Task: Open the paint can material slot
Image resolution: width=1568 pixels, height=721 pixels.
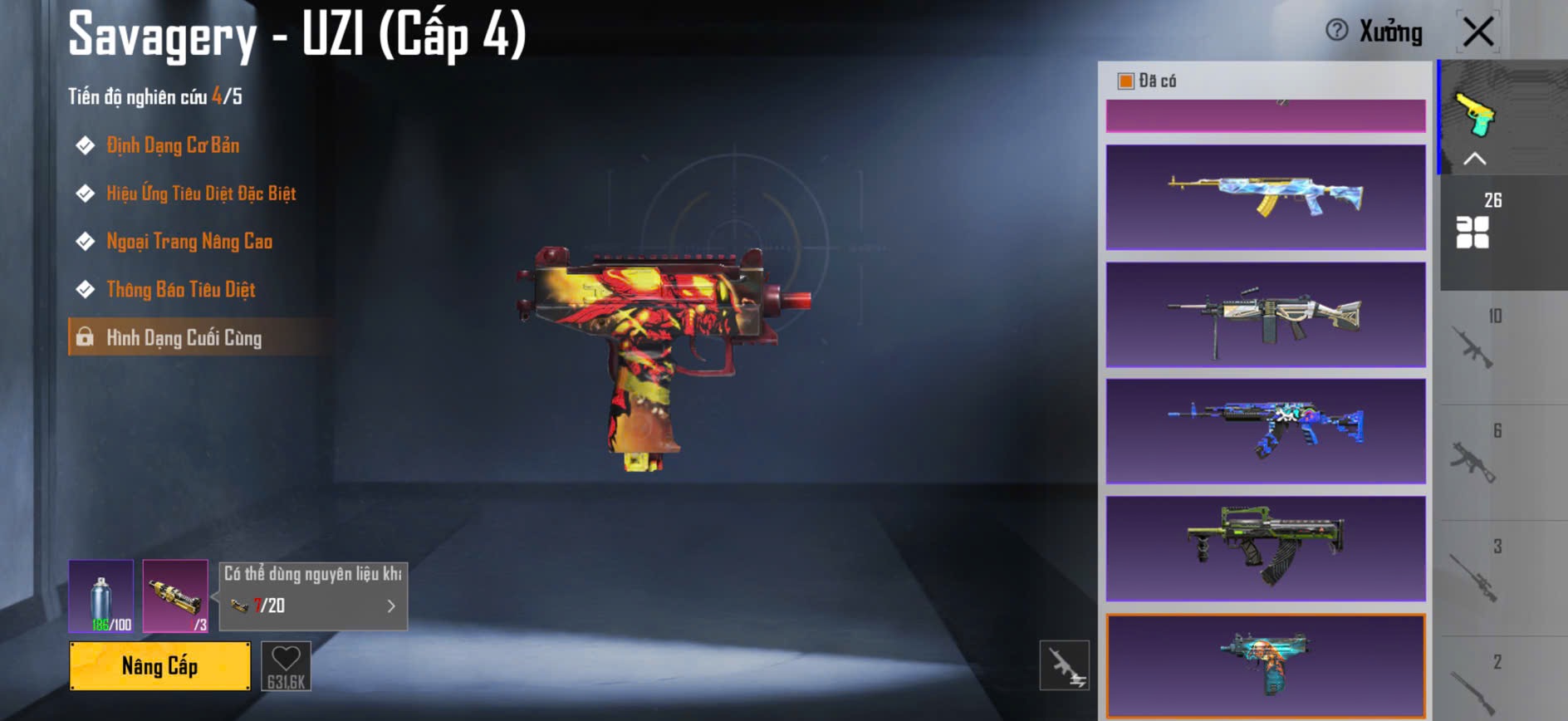Action: click(100, 596)
